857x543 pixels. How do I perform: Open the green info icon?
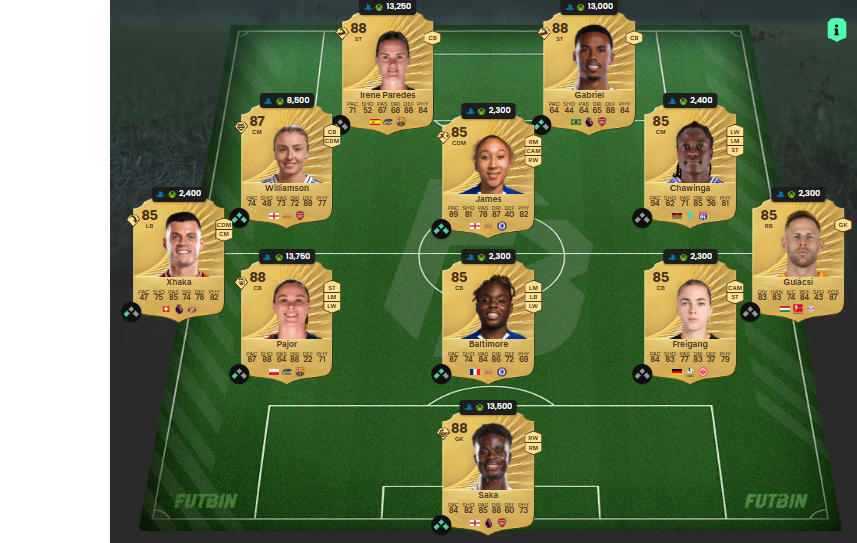837,30
